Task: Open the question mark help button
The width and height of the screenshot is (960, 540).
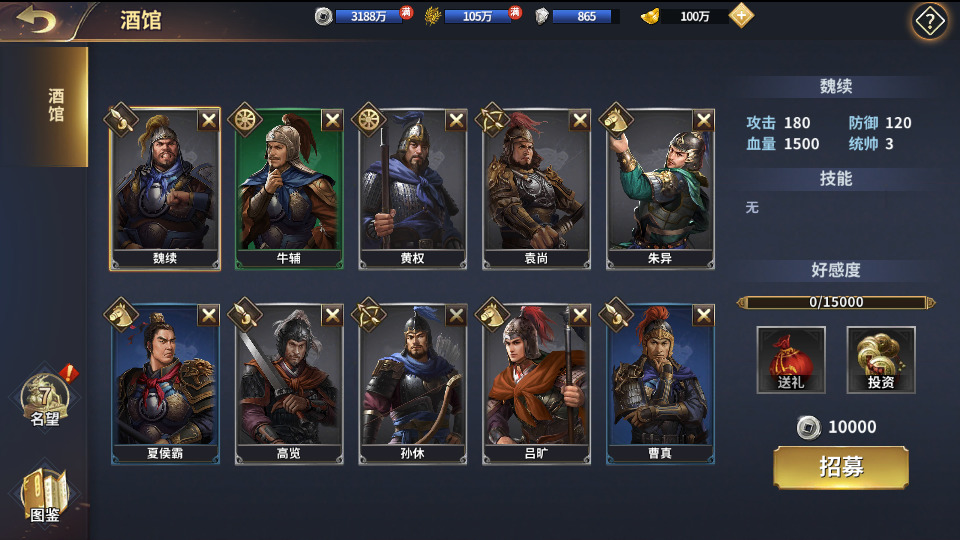Action: [929, 21]
